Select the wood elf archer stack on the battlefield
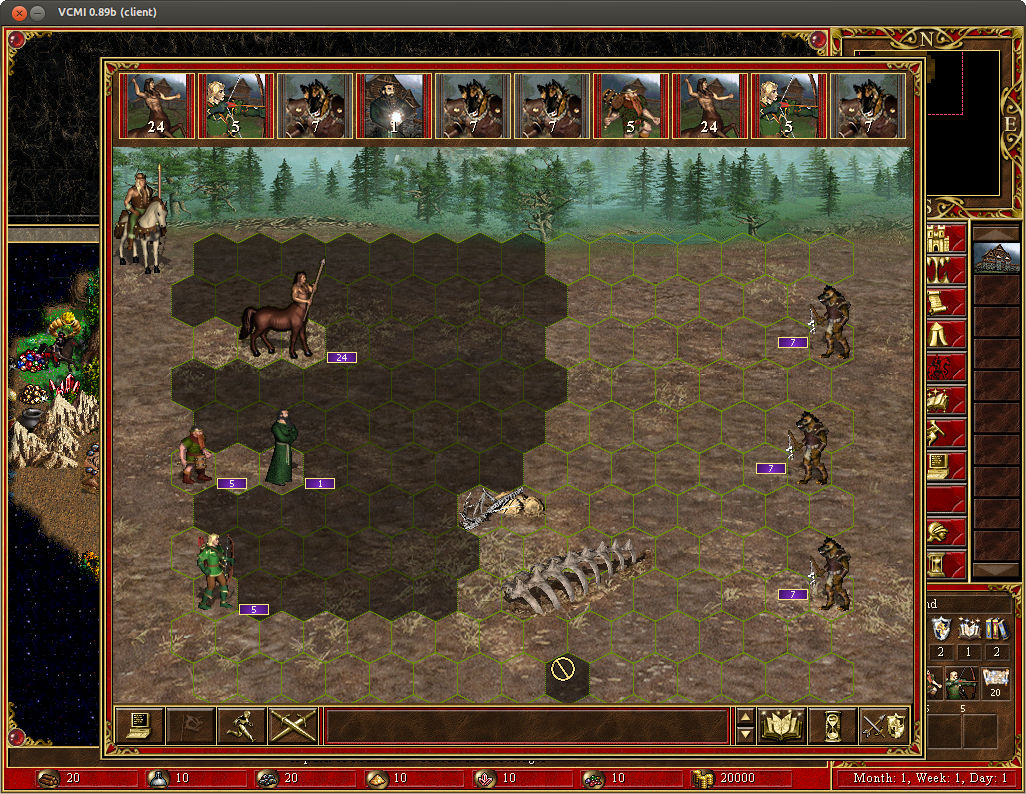 (214, 572)
